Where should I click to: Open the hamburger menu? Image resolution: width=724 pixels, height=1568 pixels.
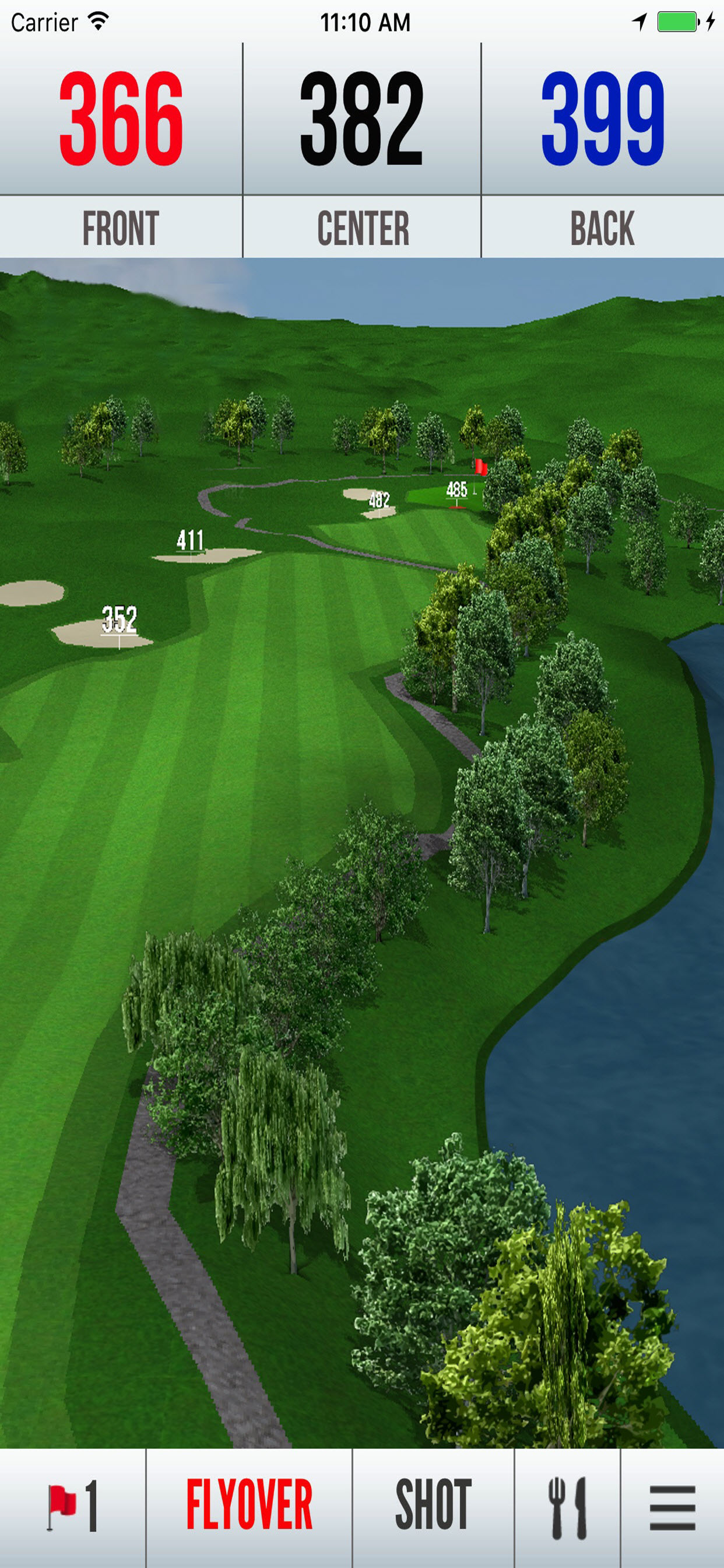(x=672, y=1507)
